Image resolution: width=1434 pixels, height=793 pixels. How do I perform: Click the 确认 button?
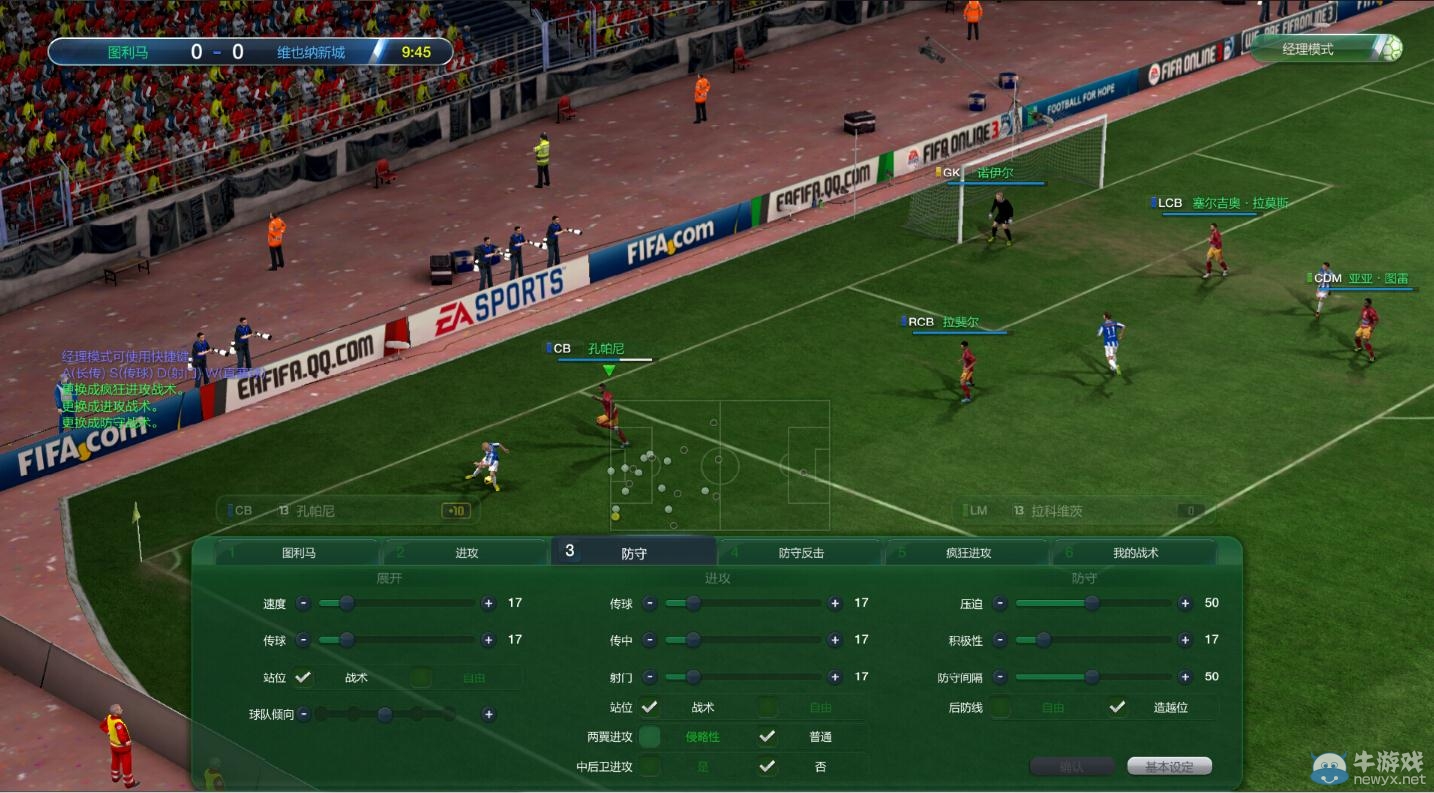[x=1071, y=766]
